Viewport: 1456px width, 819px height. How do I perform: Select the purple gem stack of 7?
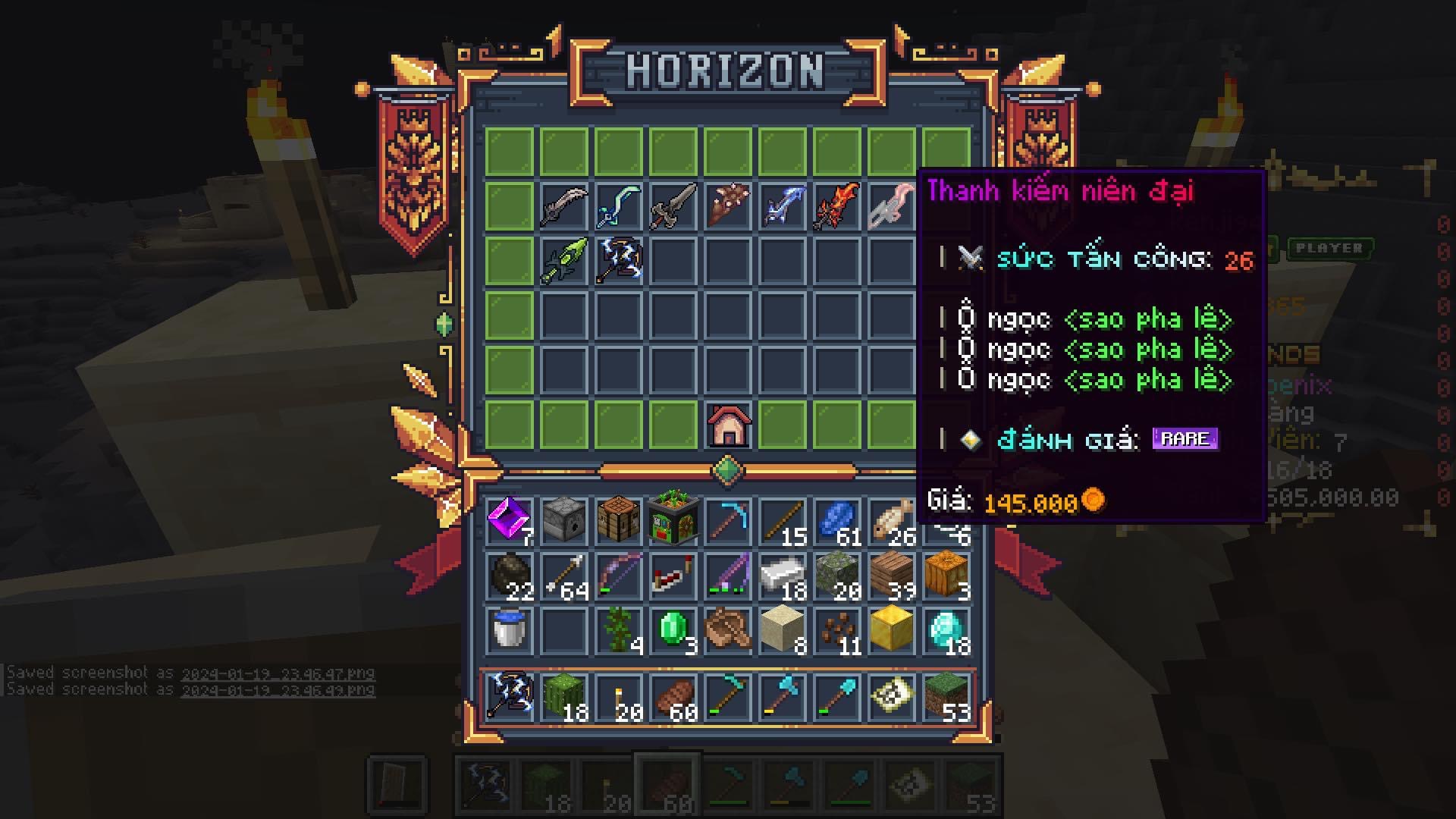tap(509, 520)
